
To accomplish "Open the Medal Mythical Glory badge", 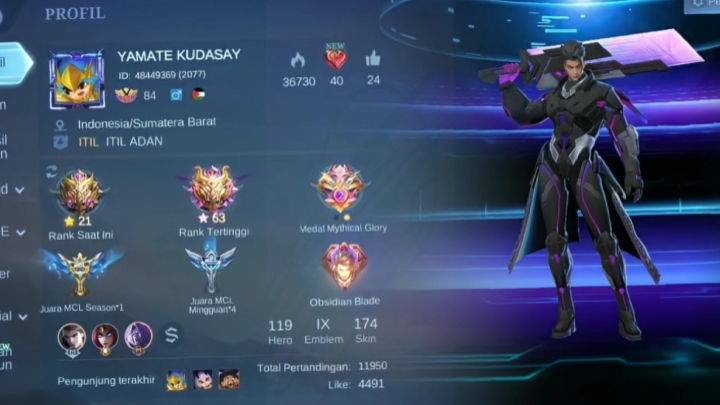I will tap(342, 187).
